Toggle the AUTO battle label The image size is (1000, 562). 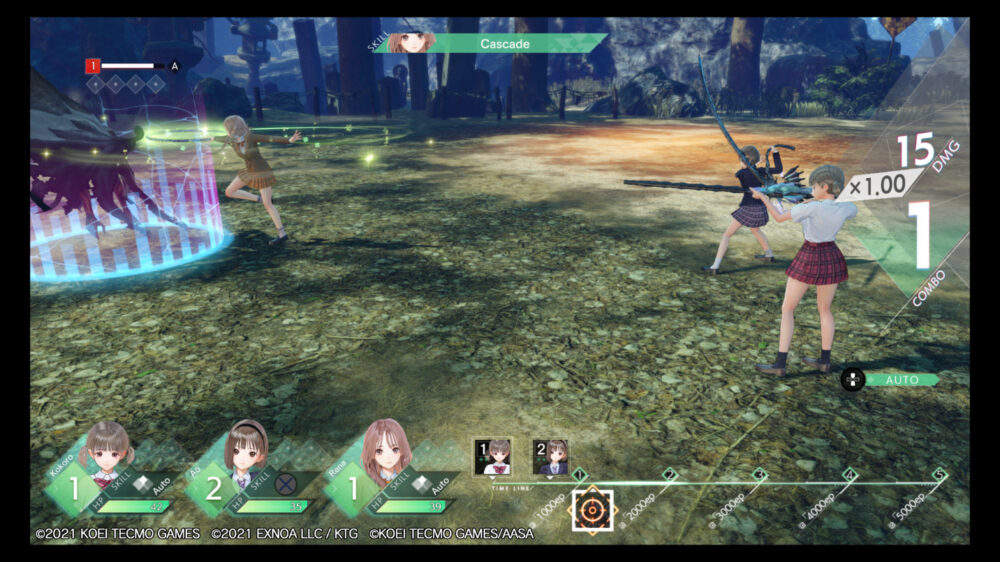click(902, 380)
